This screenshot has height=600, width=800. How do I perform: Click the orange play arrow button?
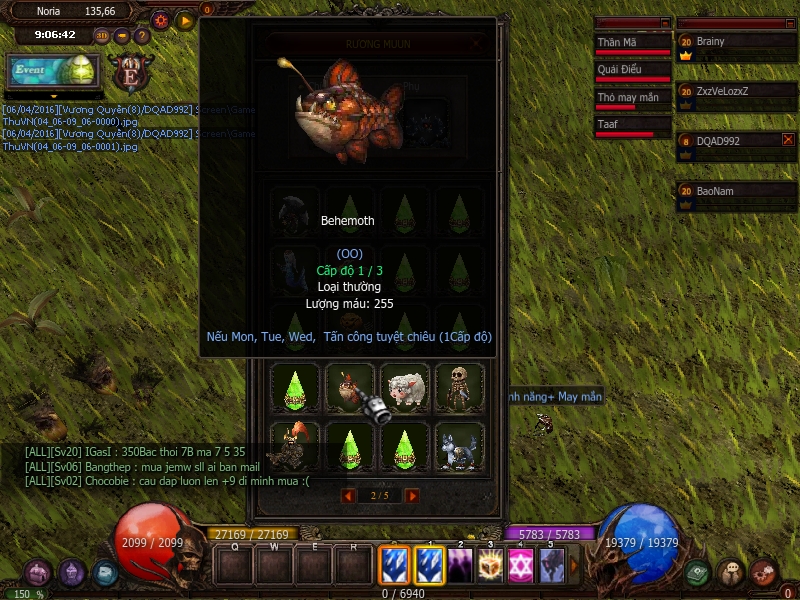pos(185,20)
